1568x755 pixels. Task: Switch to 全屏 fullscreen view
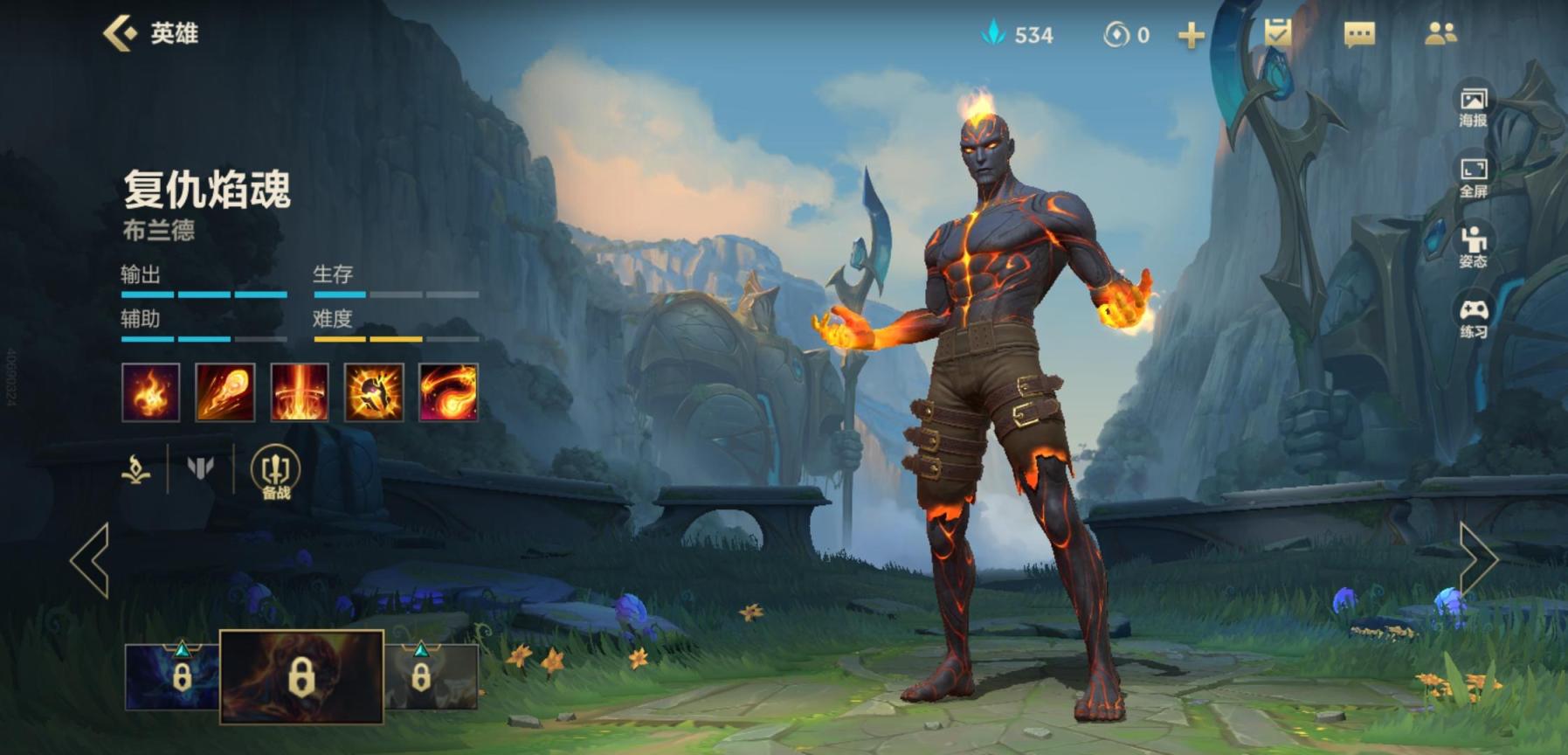pos(1473,177)
